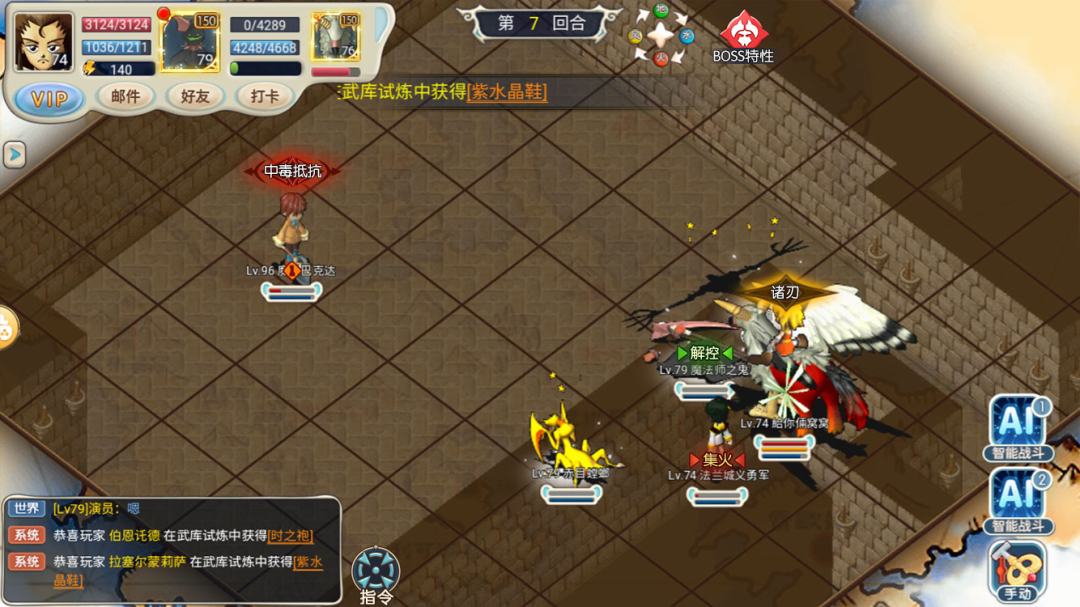The height and width of the screenshot is (607, 1080).
Task: Open the 指令 command wheel
Action: [376, 575]
